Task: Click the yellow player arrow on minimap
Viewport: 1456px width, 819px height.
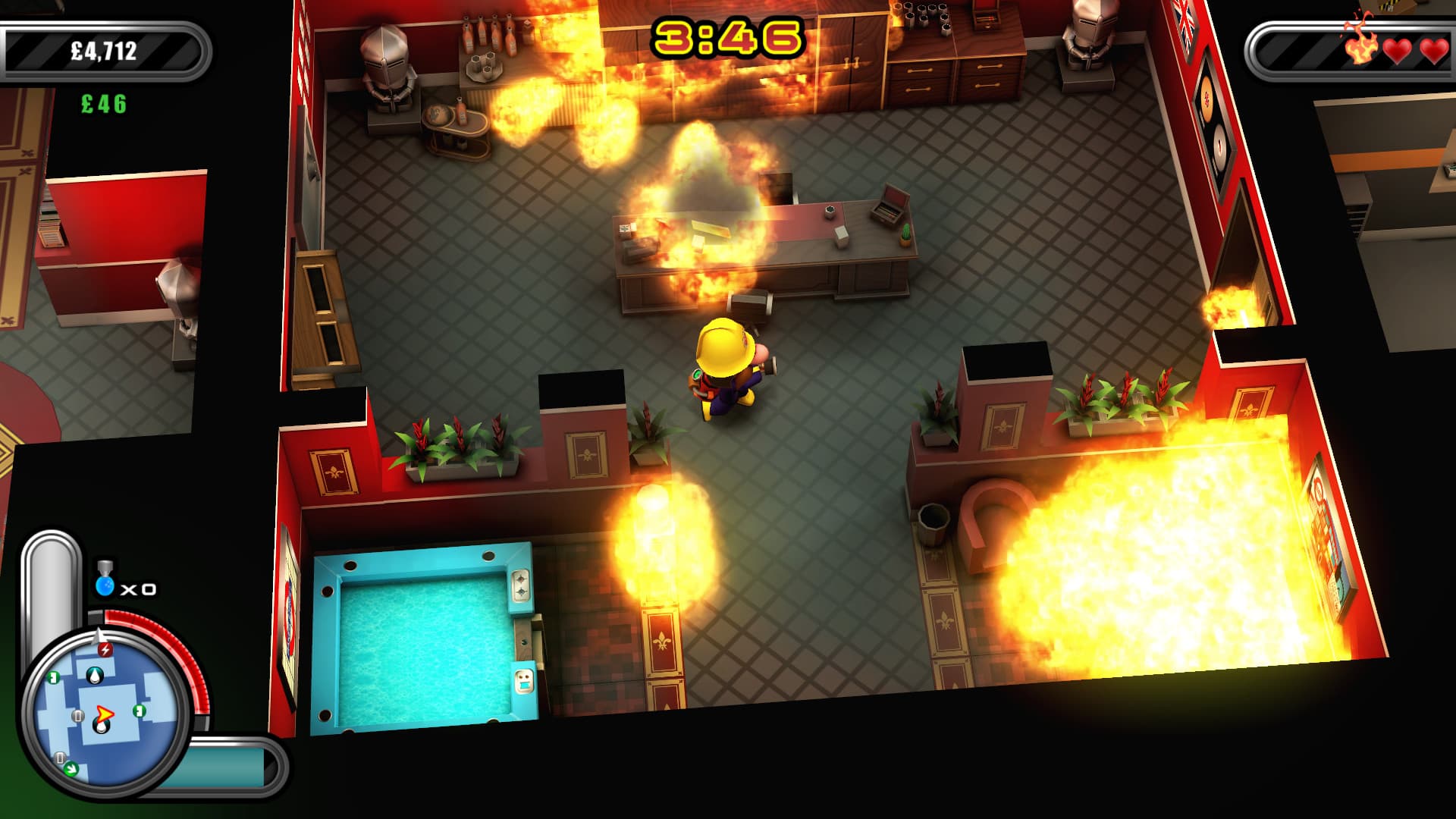Action: click(104, 714)
